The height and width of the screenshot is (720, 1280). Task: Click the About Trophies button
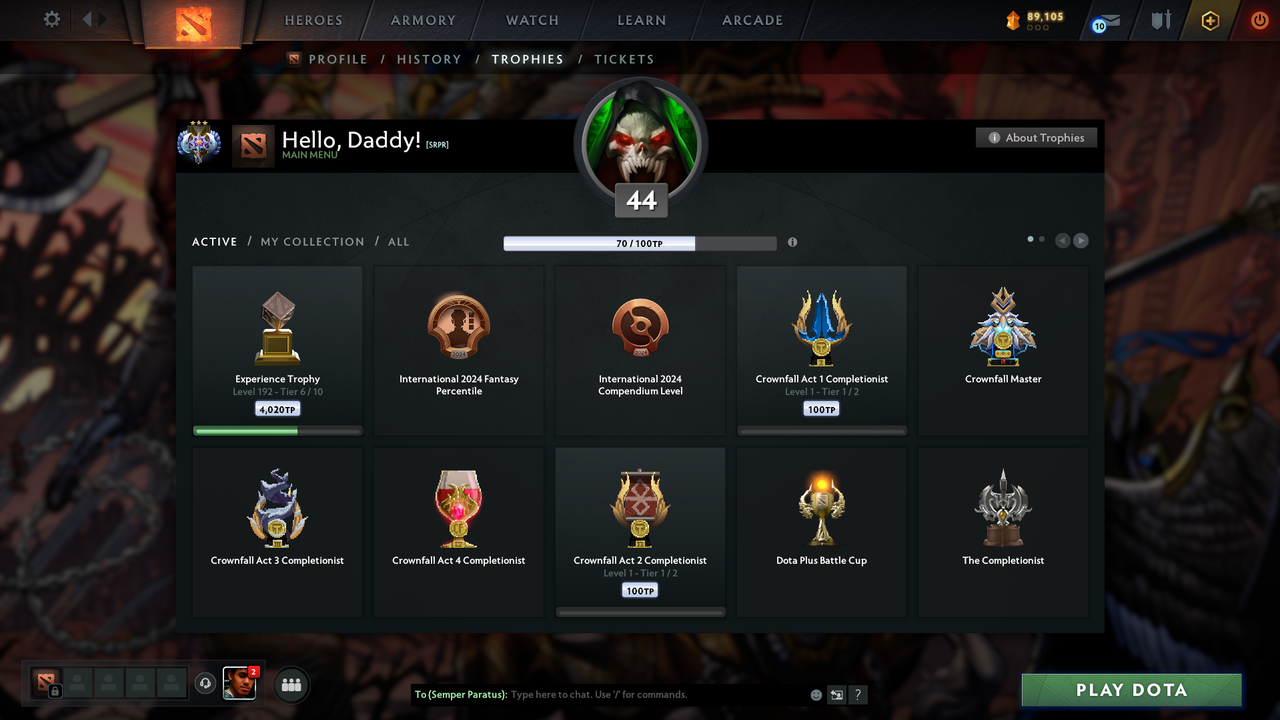click(x=1036, y=137)
